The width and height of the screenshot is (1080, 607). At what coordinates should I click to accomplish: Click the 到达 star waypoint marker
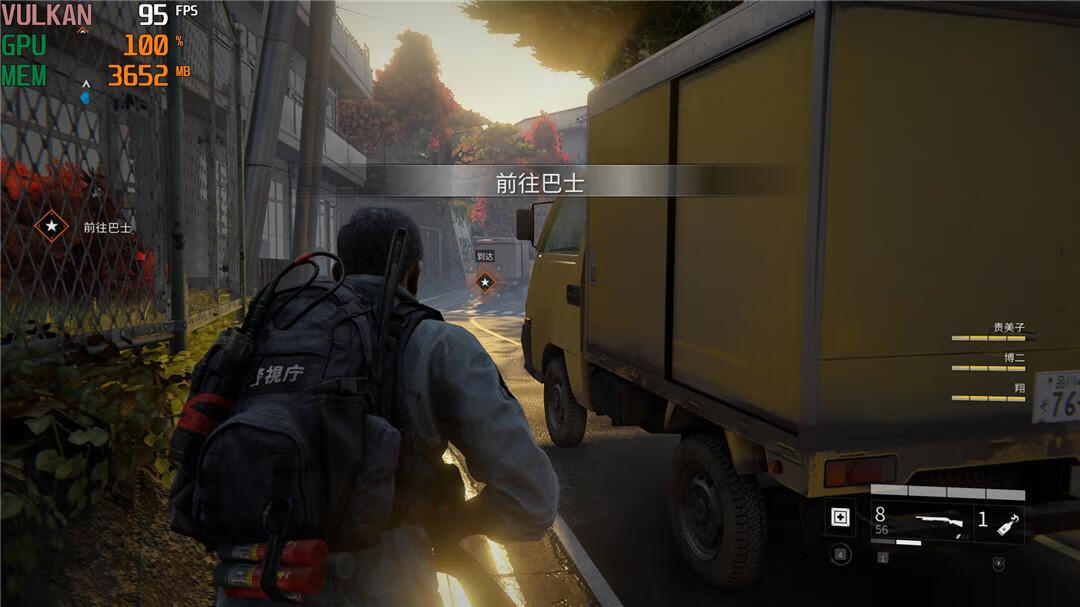tap(485, 283)
